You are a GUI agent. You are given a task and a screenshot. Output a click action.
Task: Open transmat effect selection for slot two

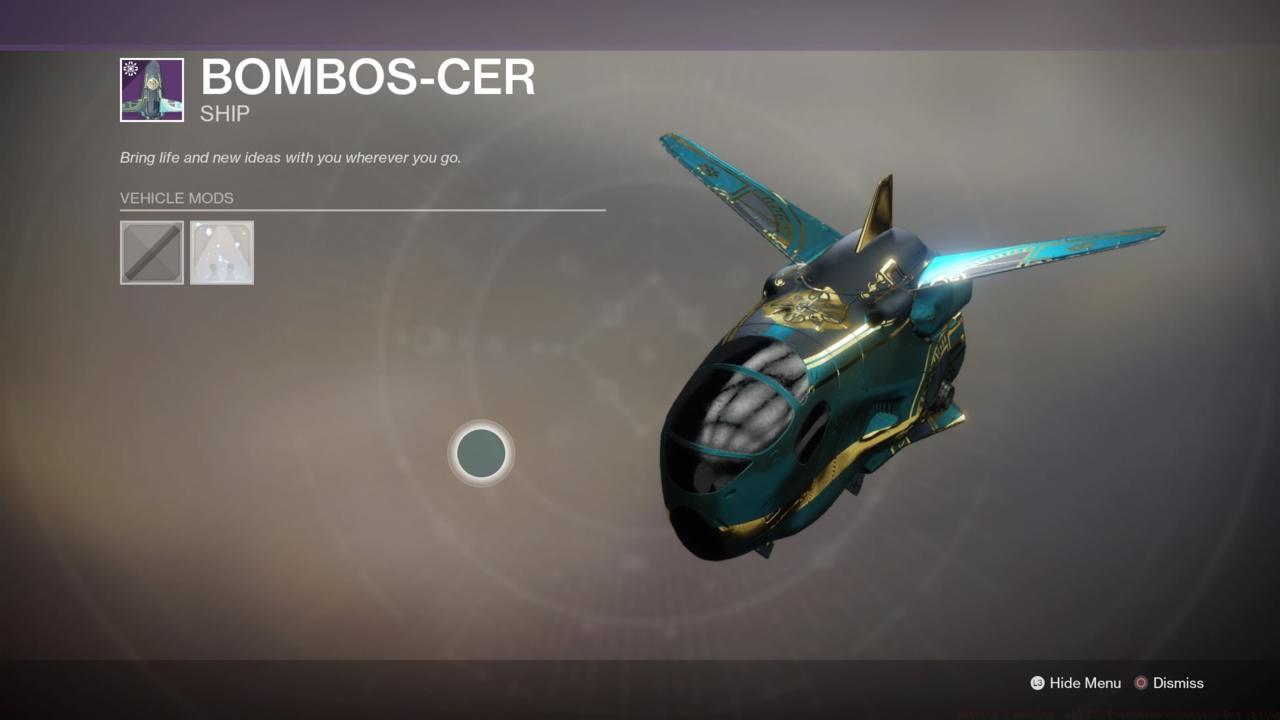point(221,252)
